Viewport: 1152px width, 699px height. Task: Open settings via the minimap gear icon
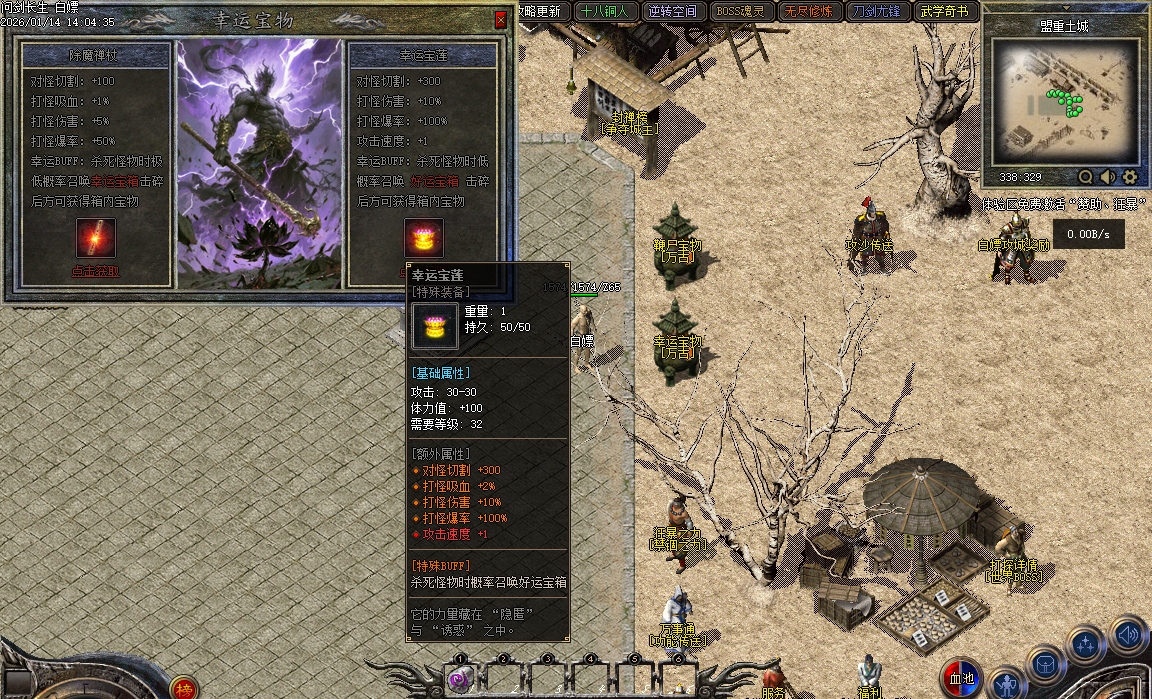[x=1130, y=177]
